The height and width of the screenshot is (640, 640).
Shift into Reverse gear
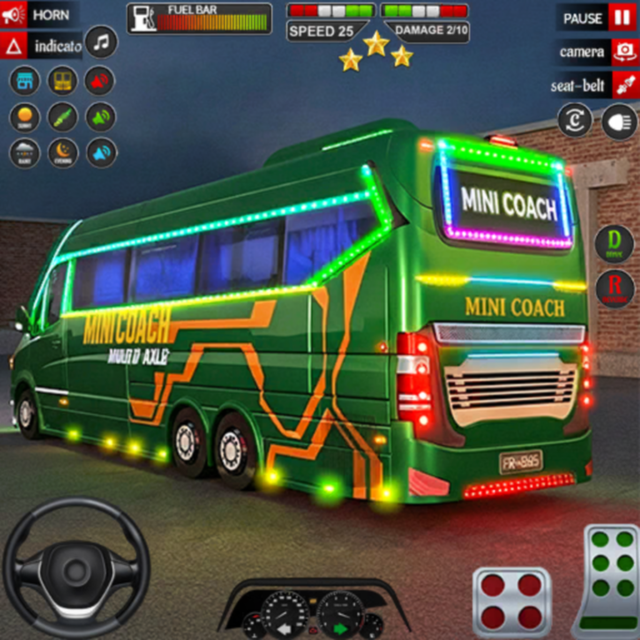click(614, 288)
